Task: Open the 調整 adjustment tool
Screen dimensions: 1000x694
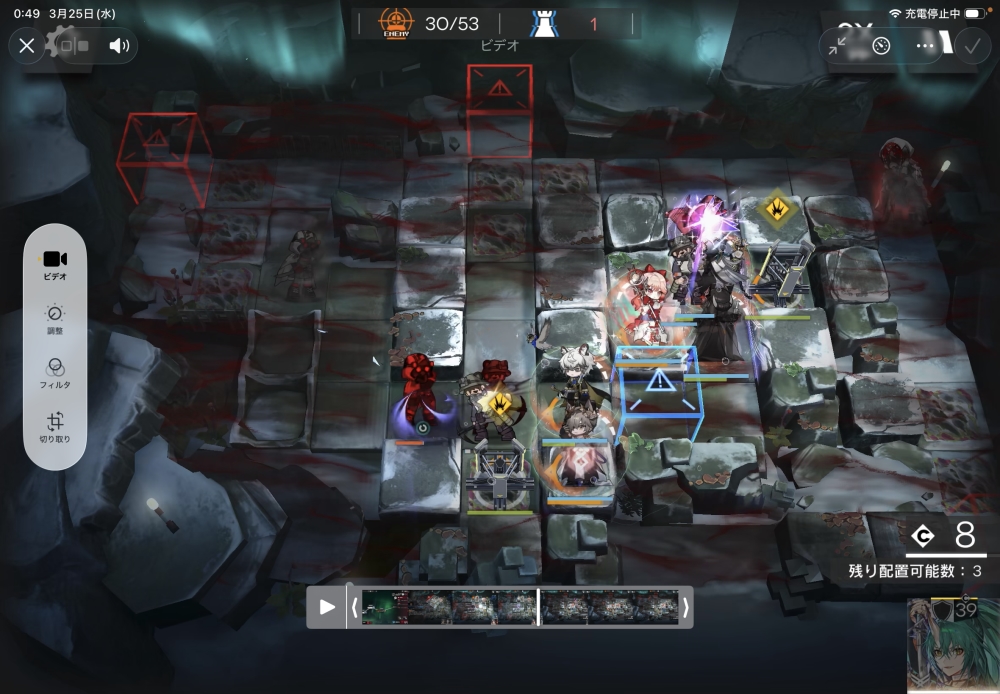Action: tap(55, 318)
